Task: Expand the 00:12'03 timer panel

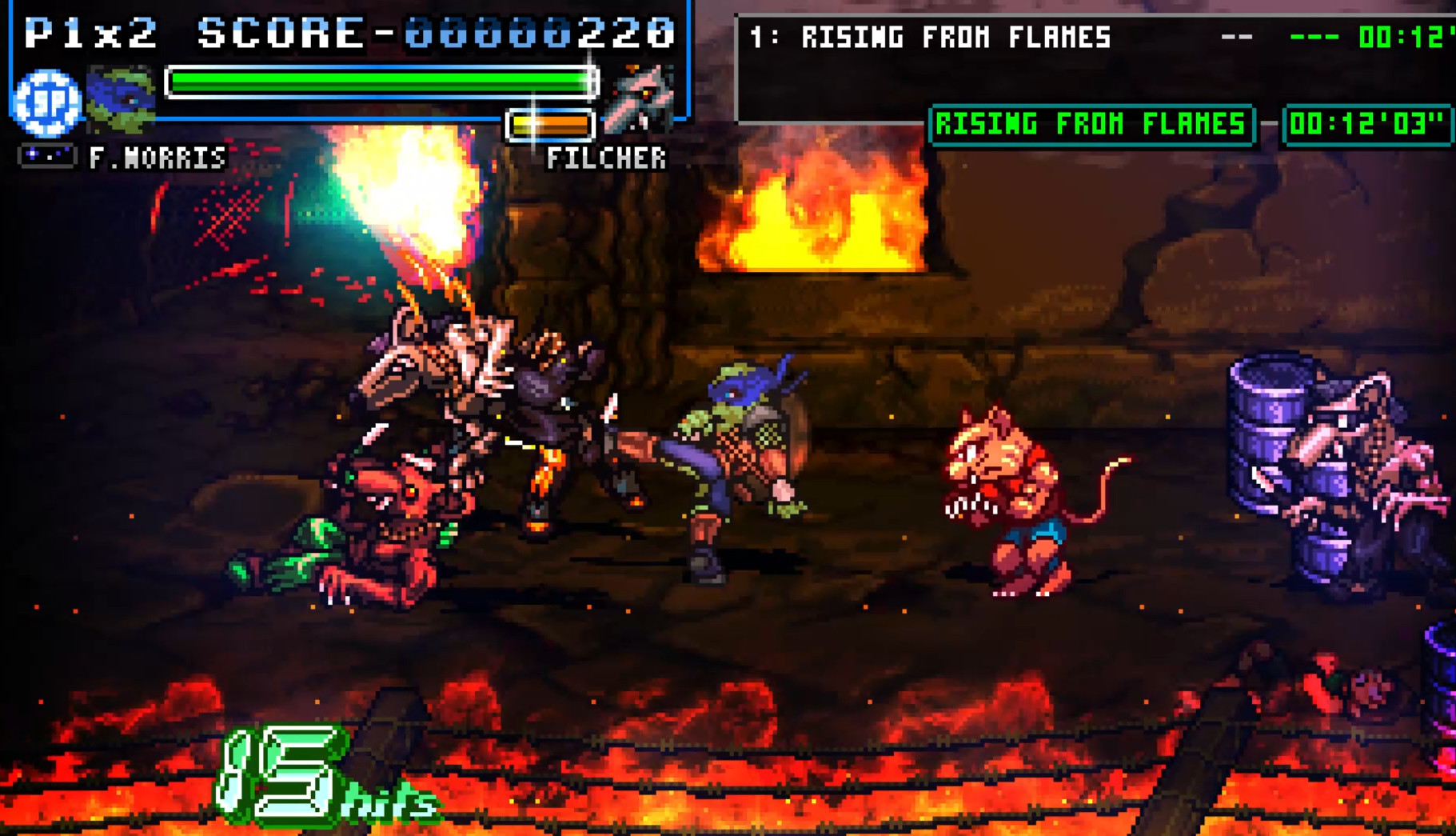Action: (x=1369, y=125)
